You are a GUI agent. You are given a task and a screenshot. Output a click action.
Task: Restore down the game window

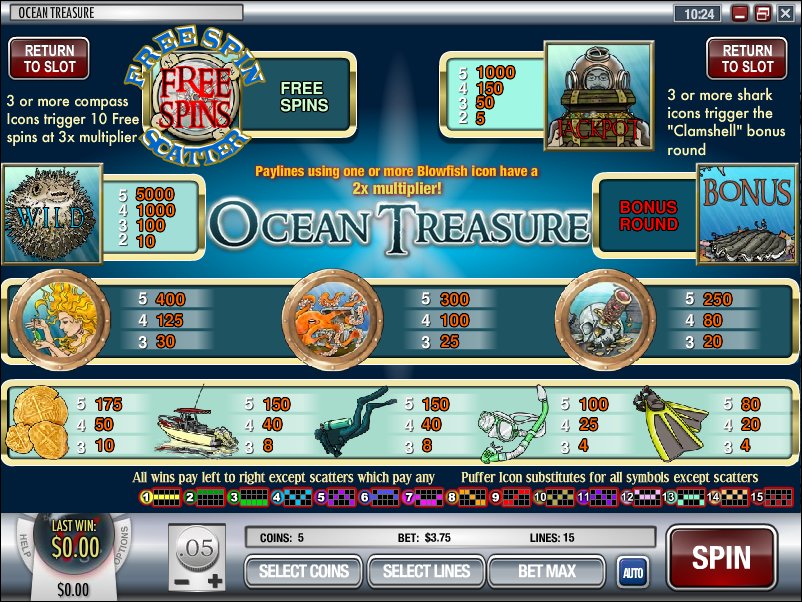[x=762, y=14]
